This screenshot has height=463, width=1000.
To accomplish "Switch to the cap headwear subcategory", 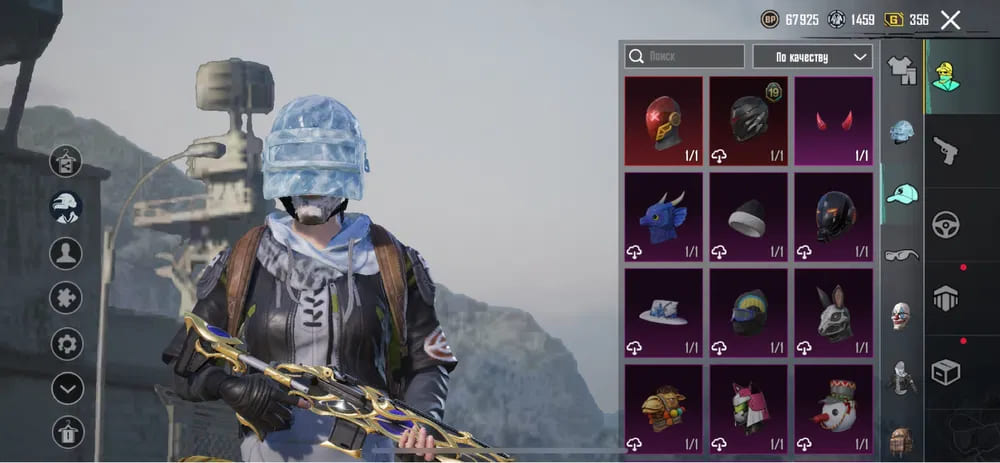I will pyautogui.click(x=902, y=193).
